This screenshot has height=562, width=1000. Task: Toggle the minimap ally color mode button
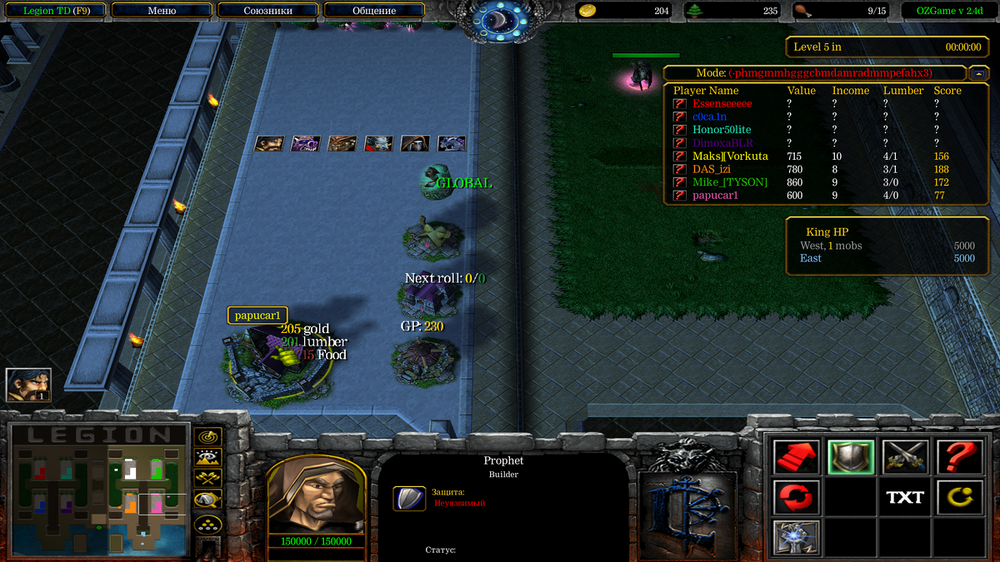[x=208, y=479]
